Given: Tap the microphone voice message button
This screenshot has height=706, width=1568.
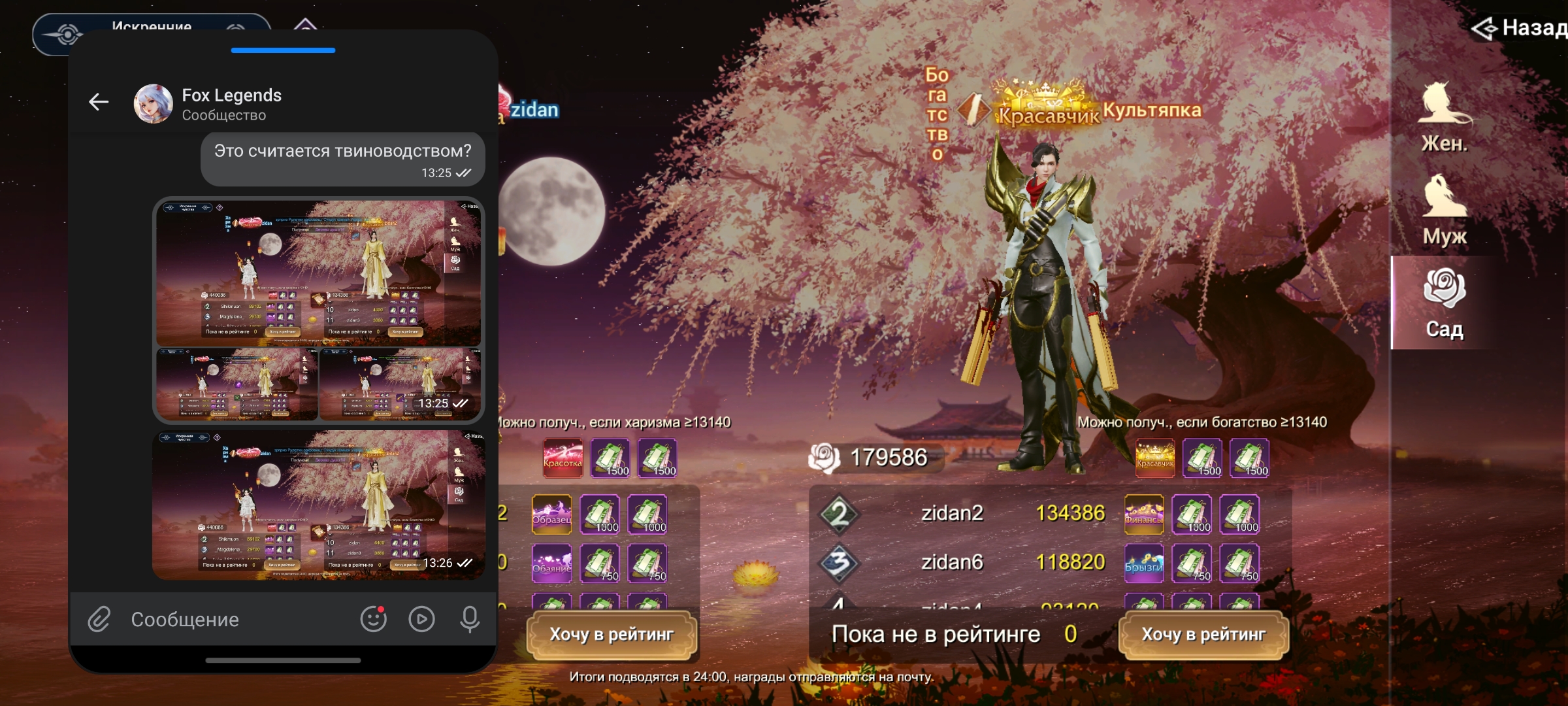Looking at the screenshot, I should [470, 619].
